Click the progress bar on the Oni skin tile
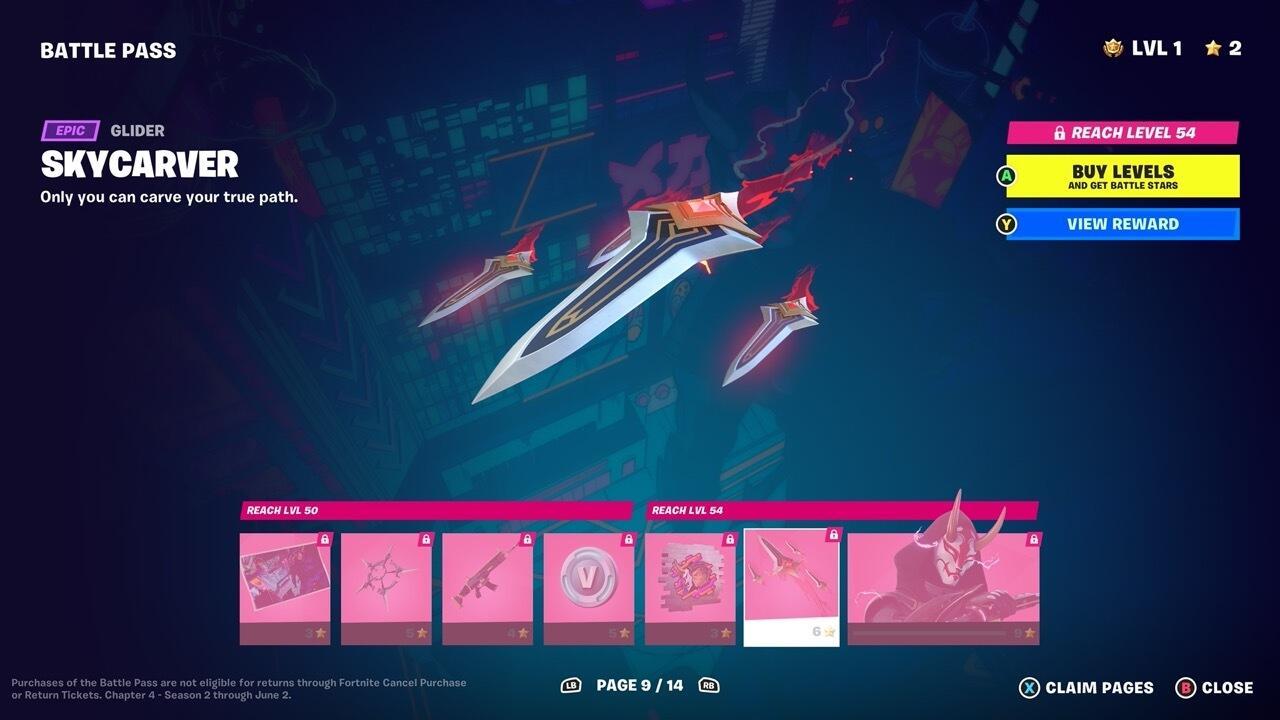Image resolution: width=1280 pixels, height=720 pixels. [930, 634]
